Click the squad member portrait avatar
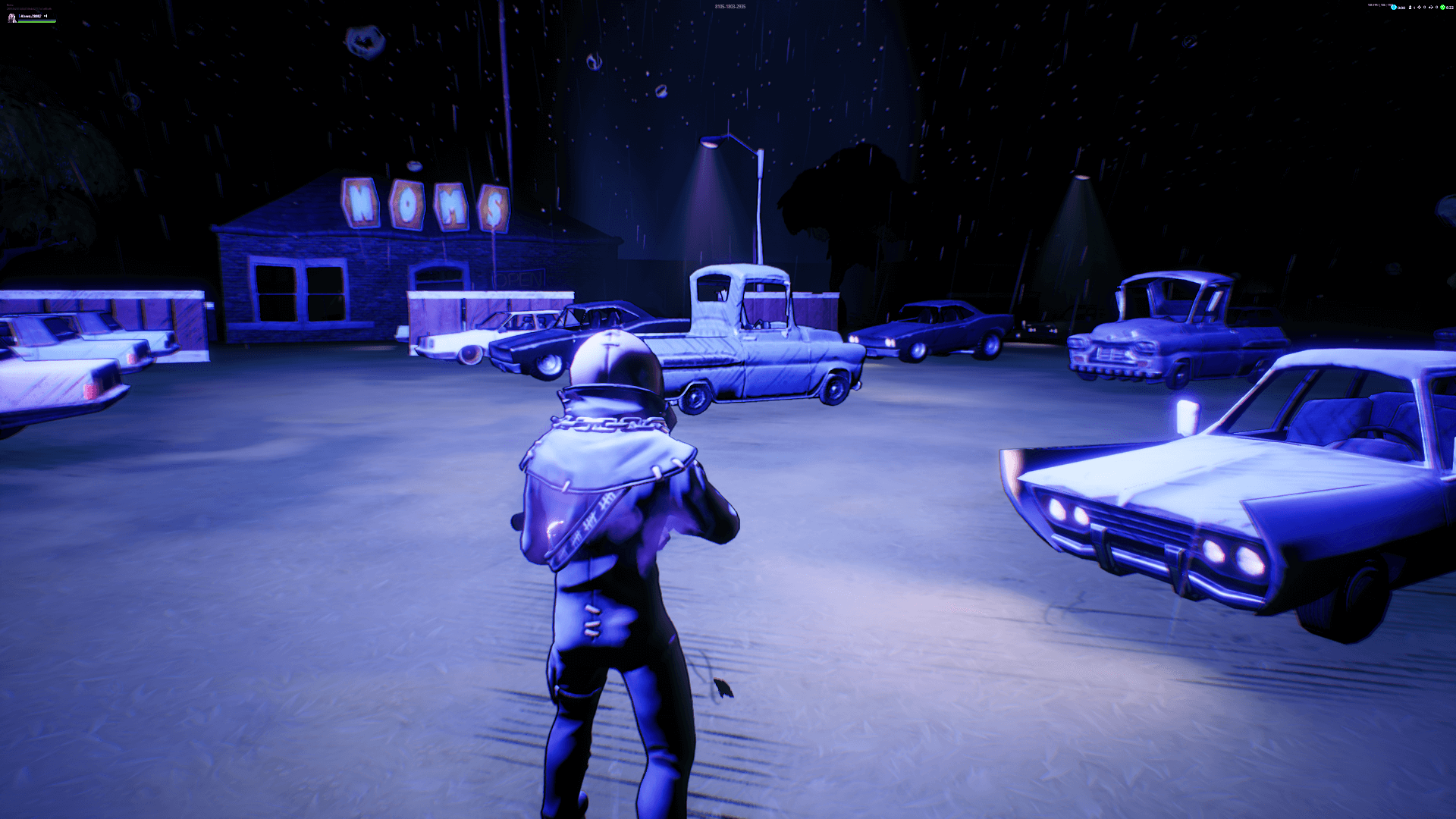The width and height of the screenshot is (1456, 819). 11,17
